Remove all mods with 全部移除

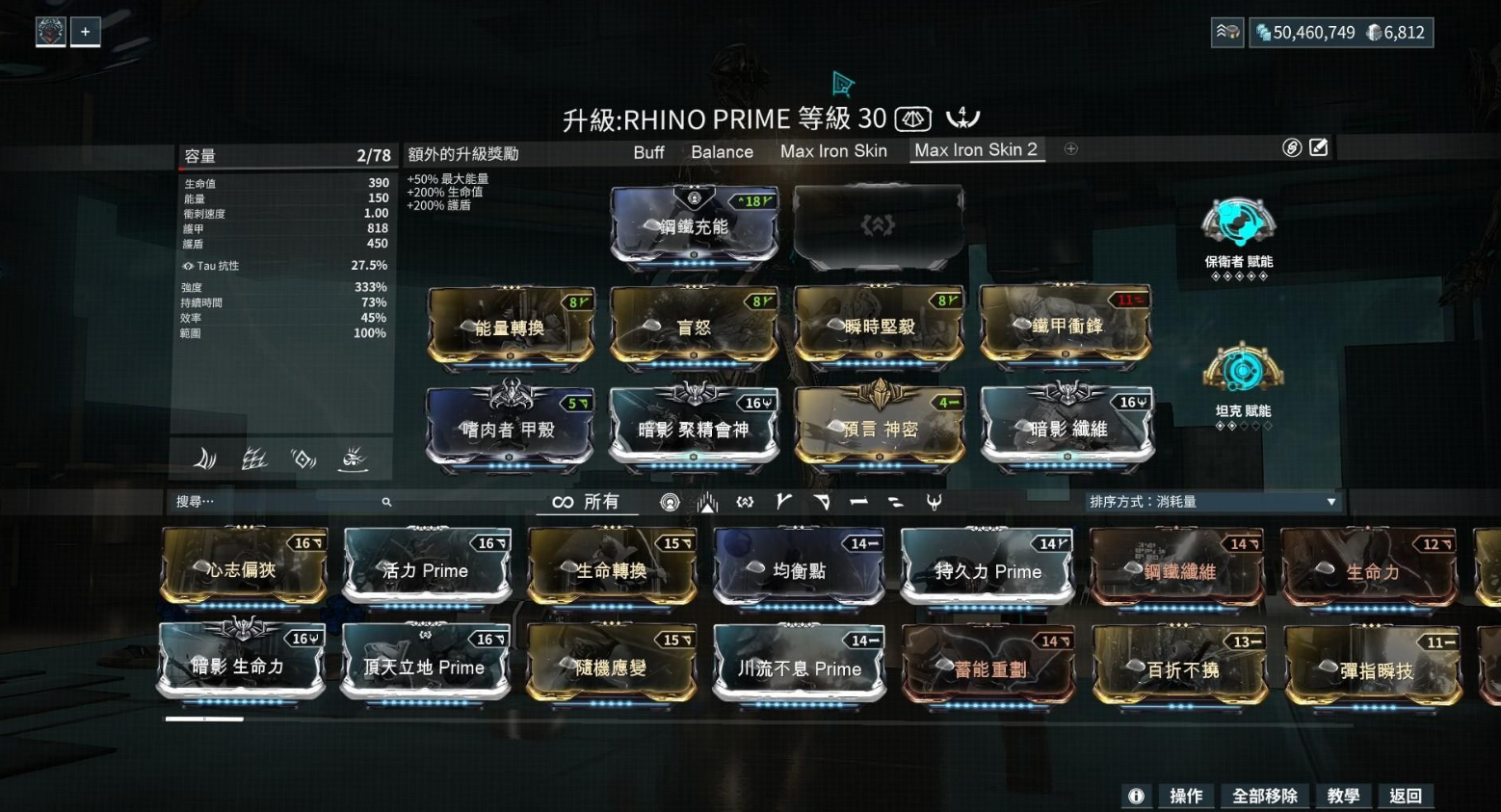coord(1264,796)
